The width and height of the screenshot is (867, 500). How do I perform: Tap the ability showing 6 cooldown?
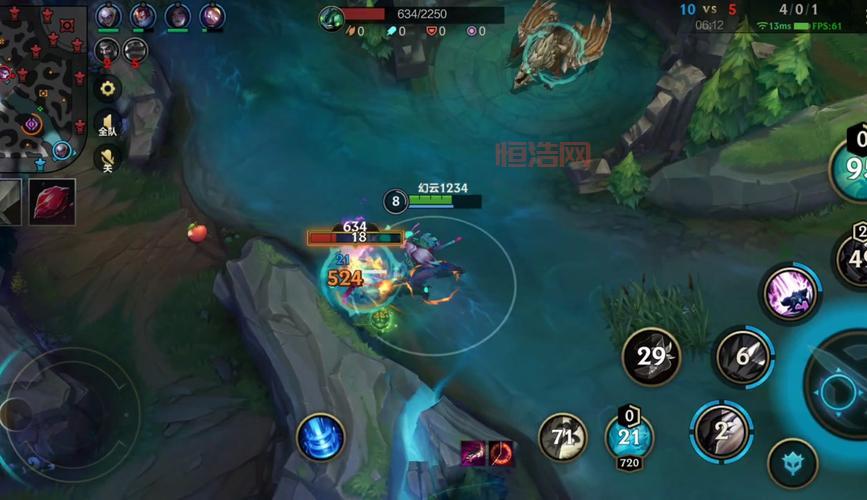(743, 357)
